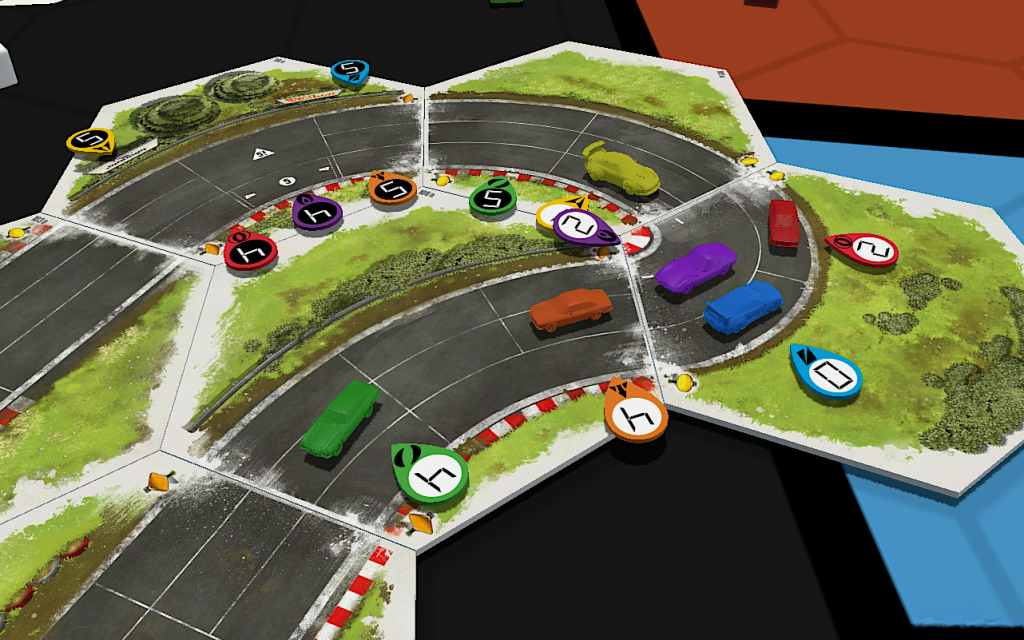
Task: Select the blue gear 5 token
Action: [350, 71]
